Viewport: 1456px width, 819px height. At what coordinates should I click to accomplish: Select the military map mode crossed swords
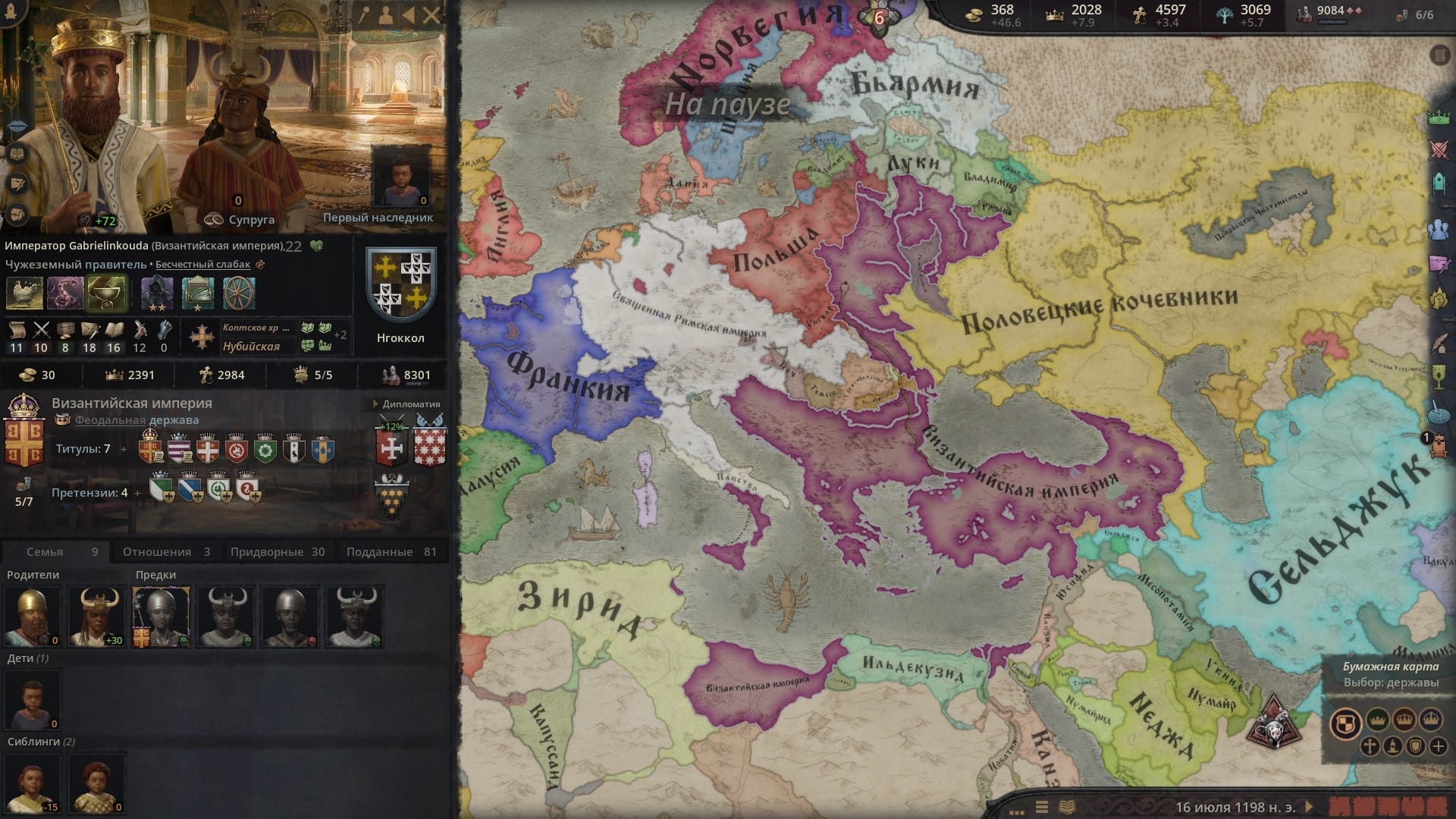1439,149
